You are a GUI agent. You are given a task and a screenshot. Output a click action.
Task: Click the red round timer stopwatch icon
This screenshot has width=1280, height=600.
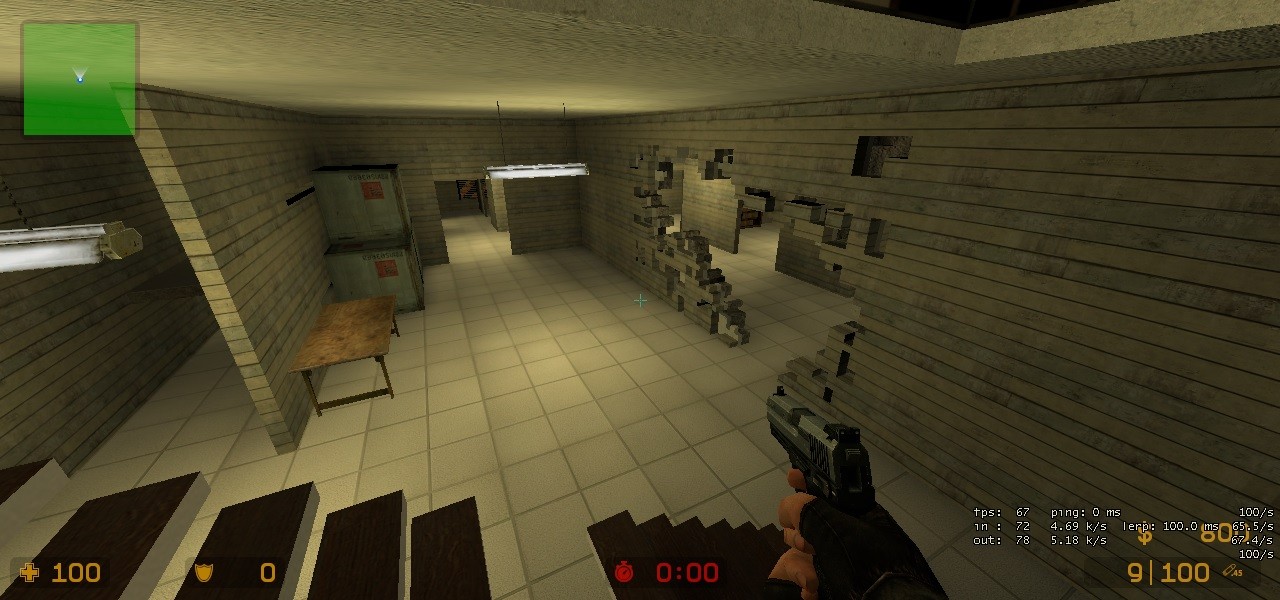(x=625, y=572)
